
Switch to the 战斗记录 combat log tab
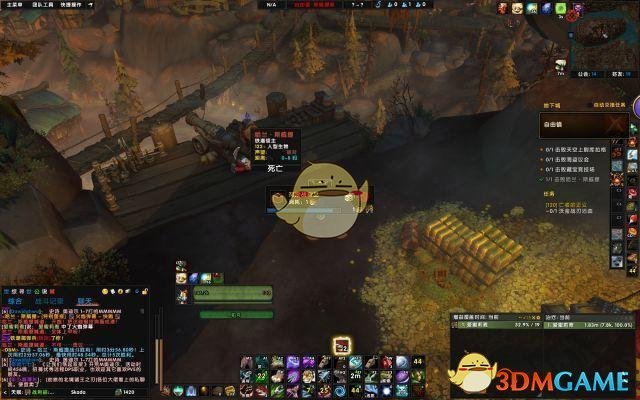click(x=48, y=299)
